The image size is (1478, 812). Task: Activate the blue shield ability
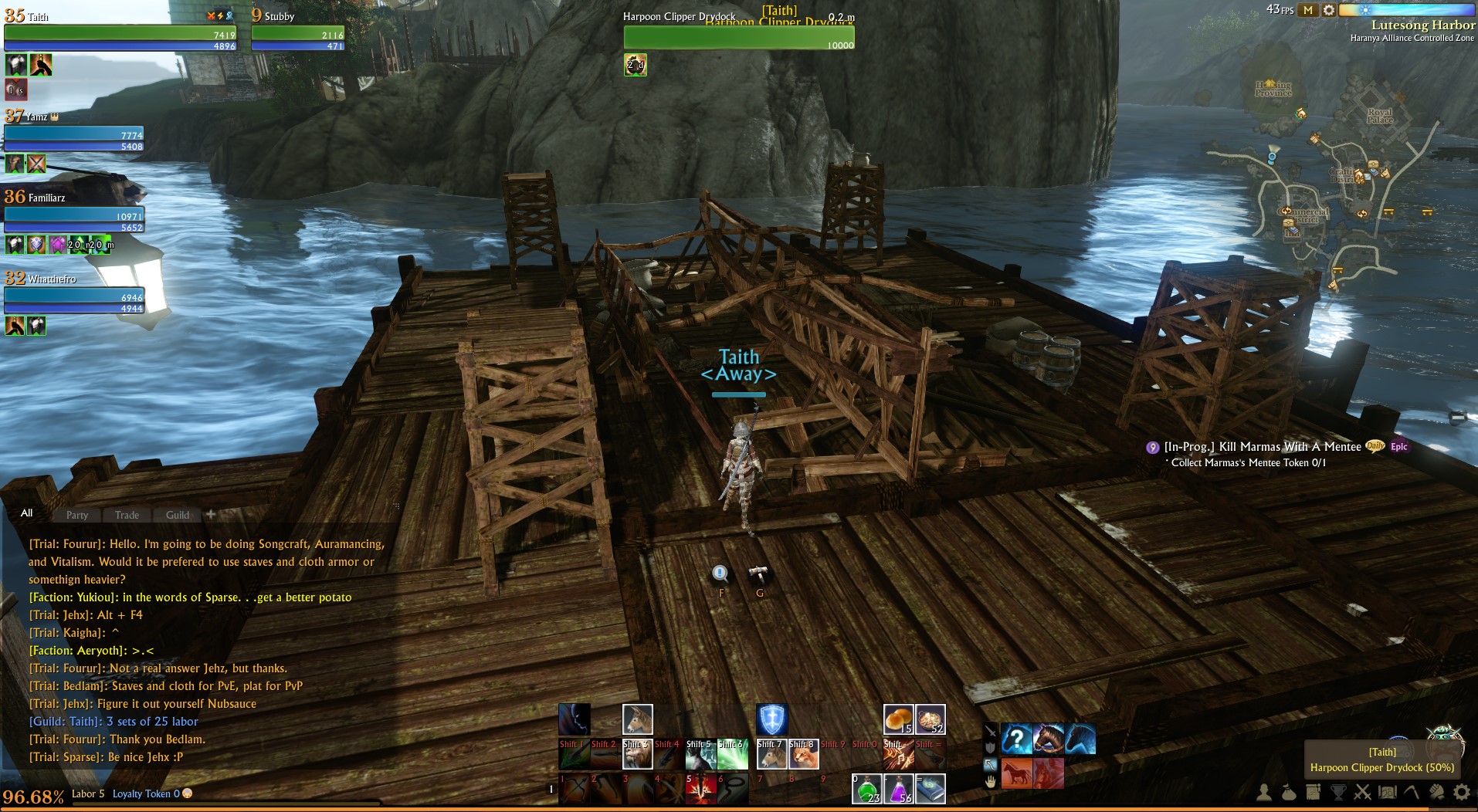tap(771, 719)
